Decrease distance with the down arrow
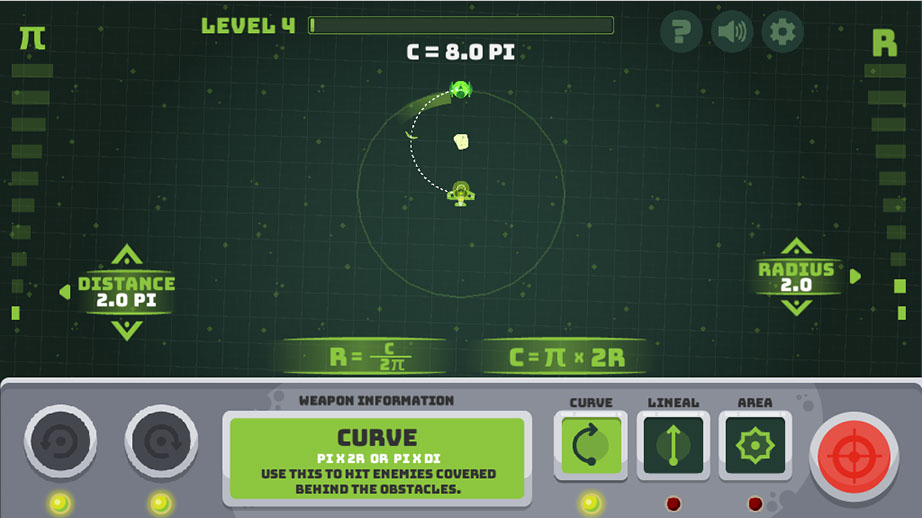The image size is (922, 518). coord(127,329)
